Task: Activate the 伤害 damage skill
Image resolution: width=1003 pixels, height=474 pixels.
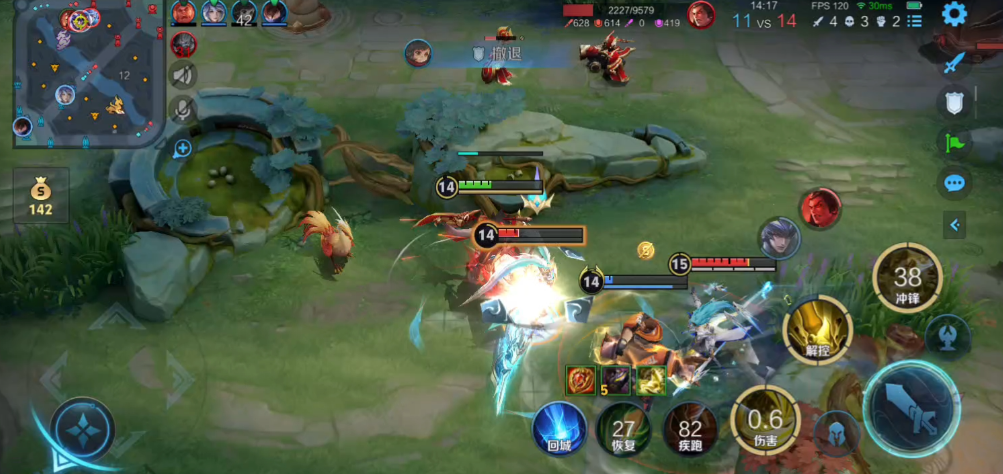Action: 764,420
